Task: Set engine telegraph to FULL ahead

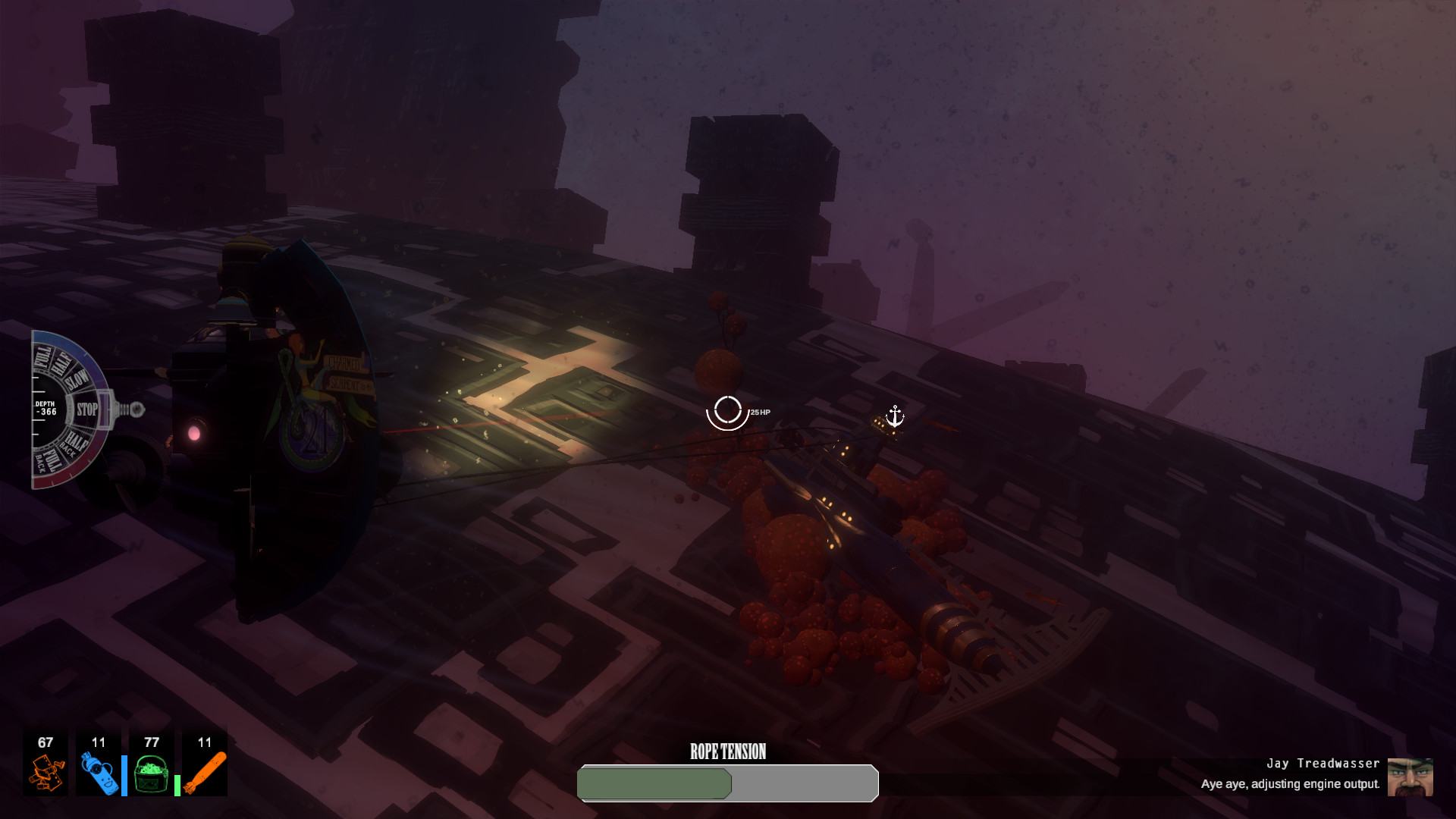Action: pyautogui.click(x=42, y=356)
